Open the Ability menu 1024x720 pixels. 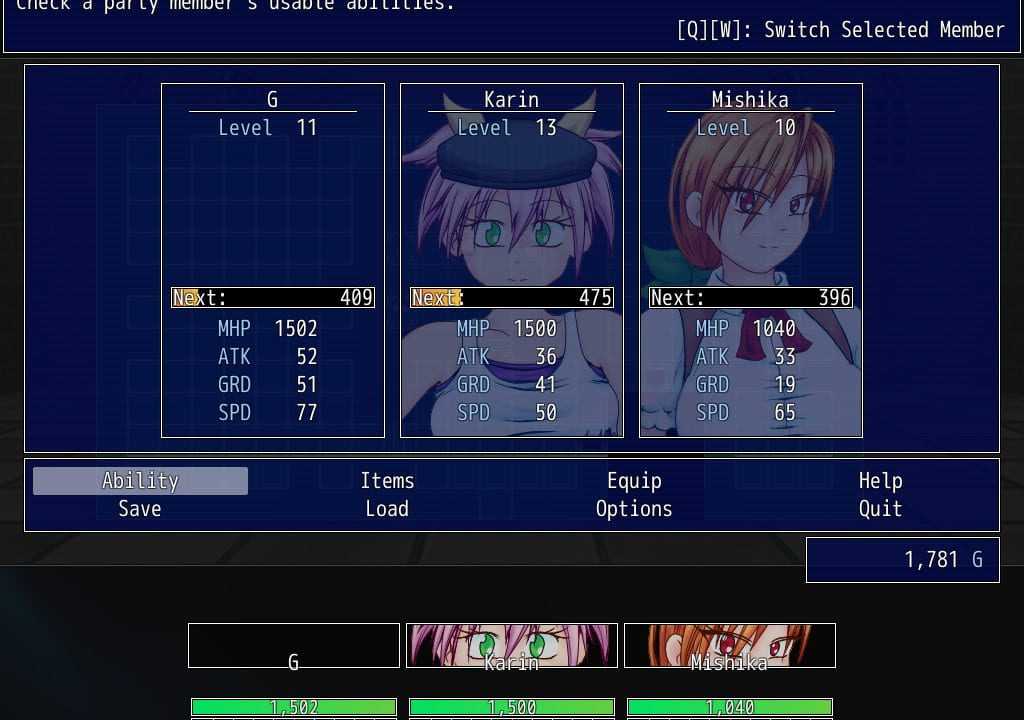coord(140,481)
